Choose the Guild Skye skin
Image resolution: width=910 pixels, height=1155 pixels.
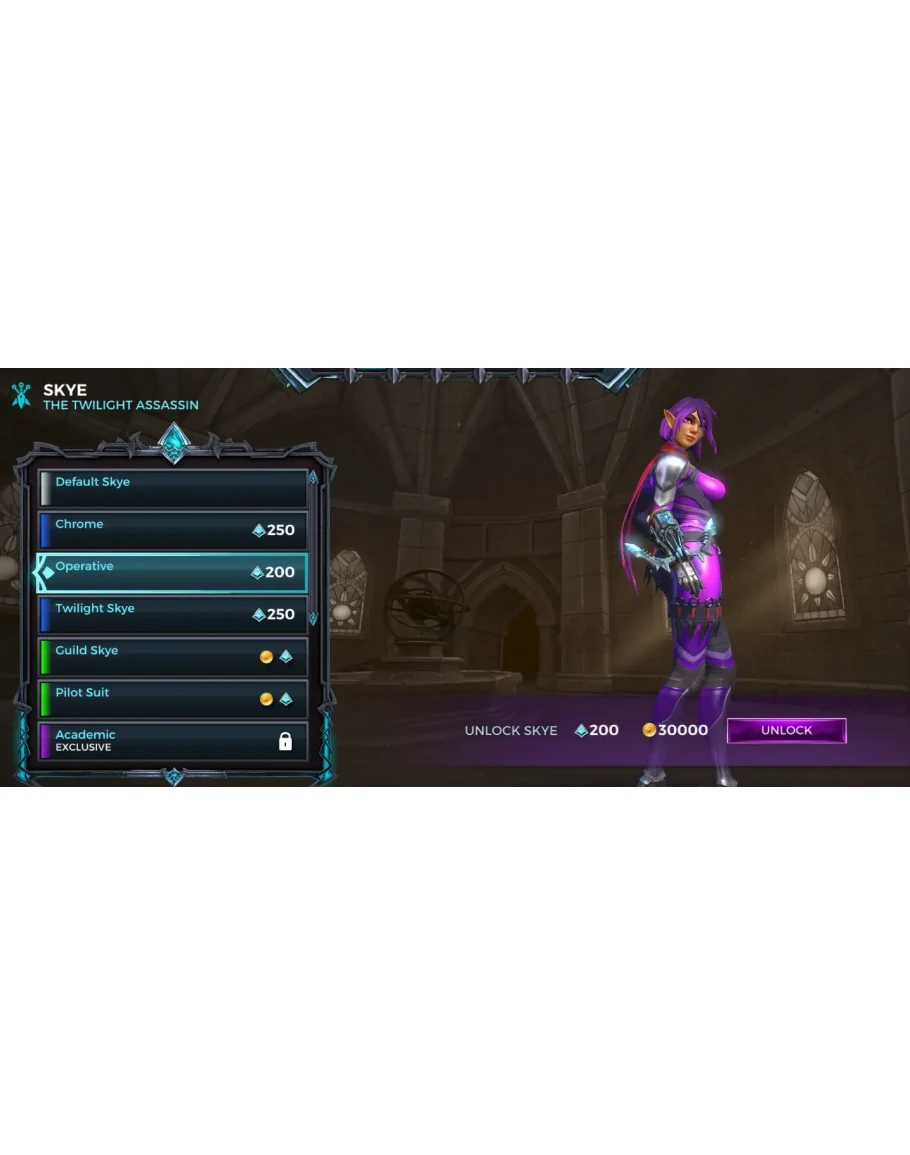tap(173, 656)
